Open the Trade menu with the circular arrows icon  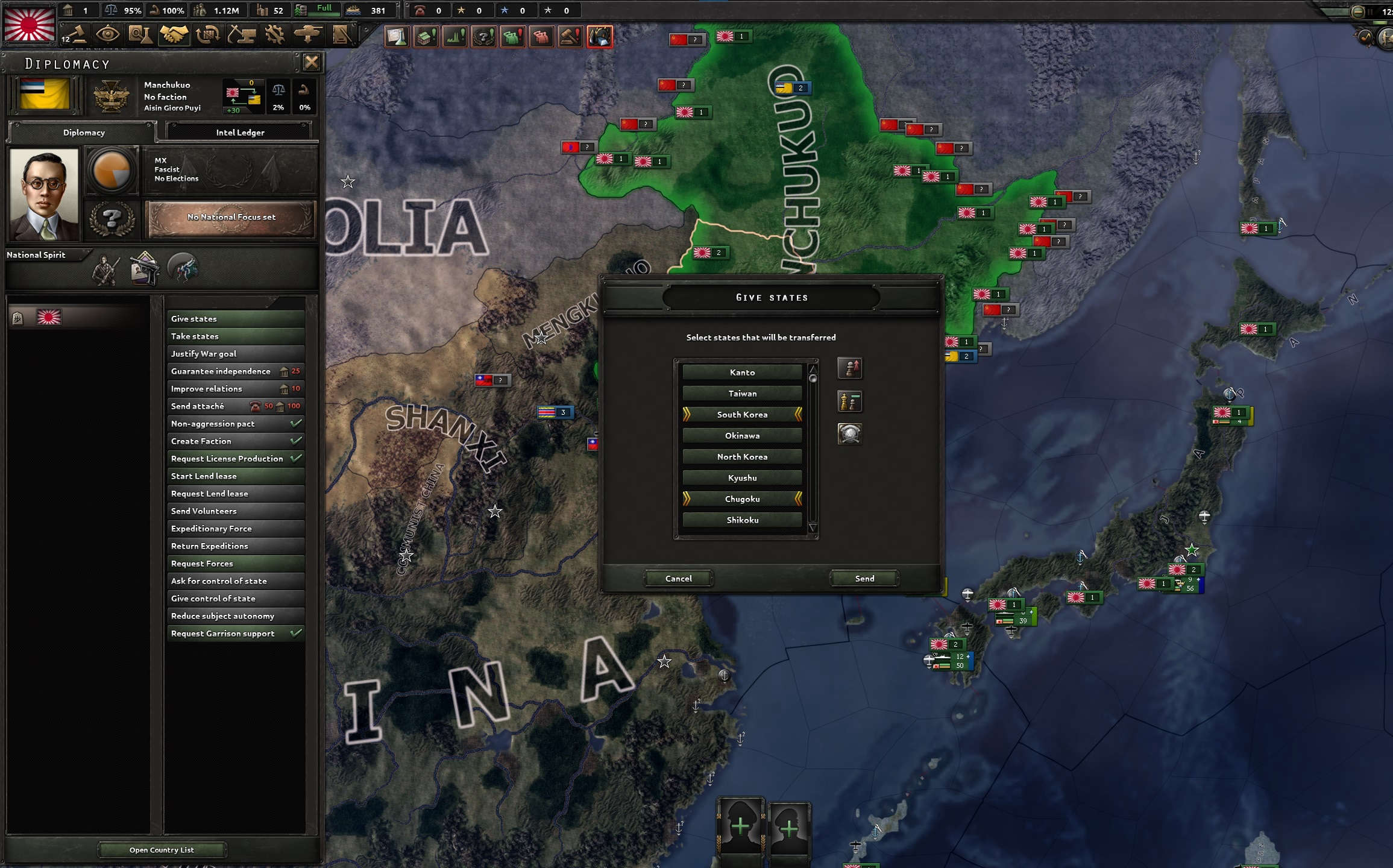(207, 35)
